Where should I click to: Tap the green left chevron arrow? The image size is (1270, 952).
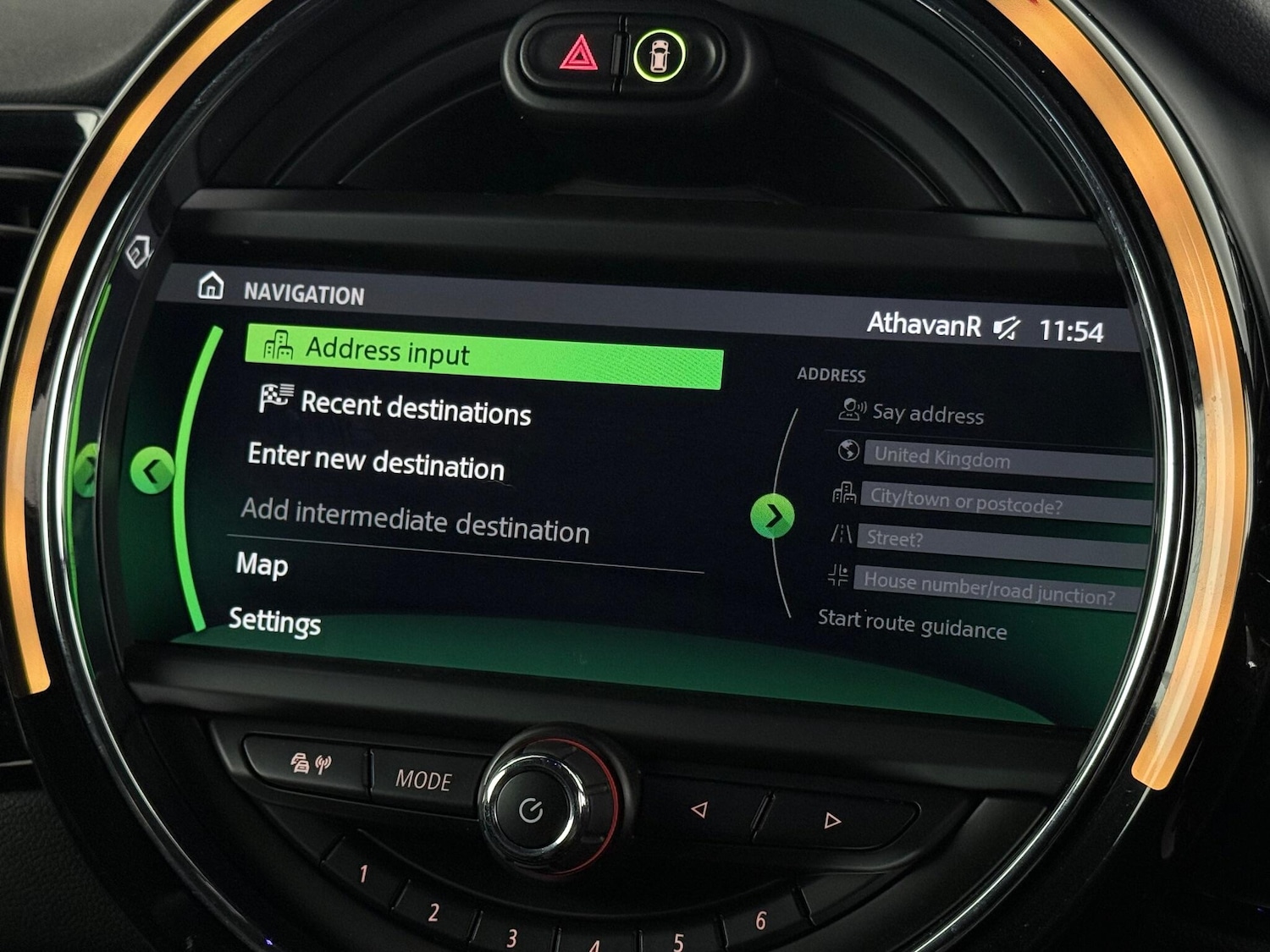pos(154,470)
